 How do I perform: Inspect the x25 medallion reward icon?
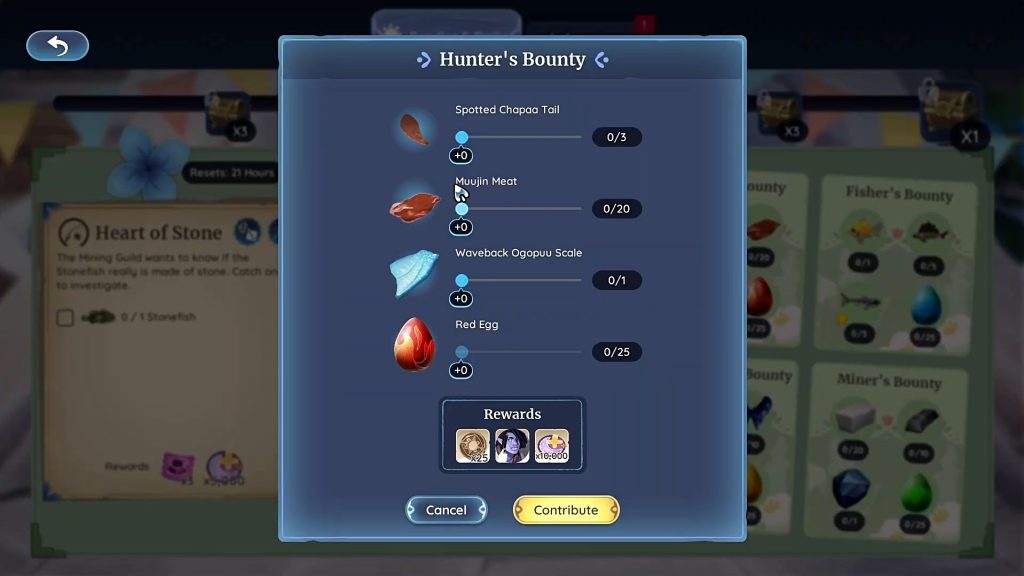tap(473, 446)
